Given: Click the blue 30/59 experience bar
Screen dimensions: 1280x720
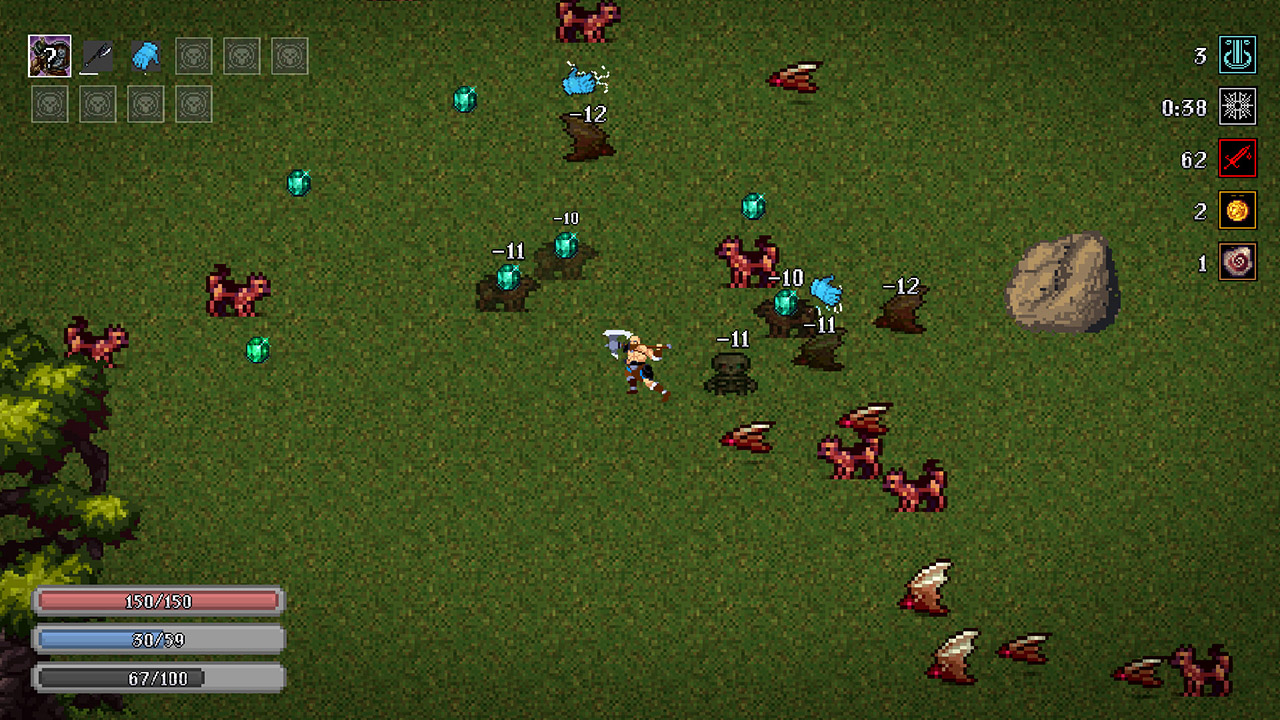Looking at the screenshot, I should 158,639.
